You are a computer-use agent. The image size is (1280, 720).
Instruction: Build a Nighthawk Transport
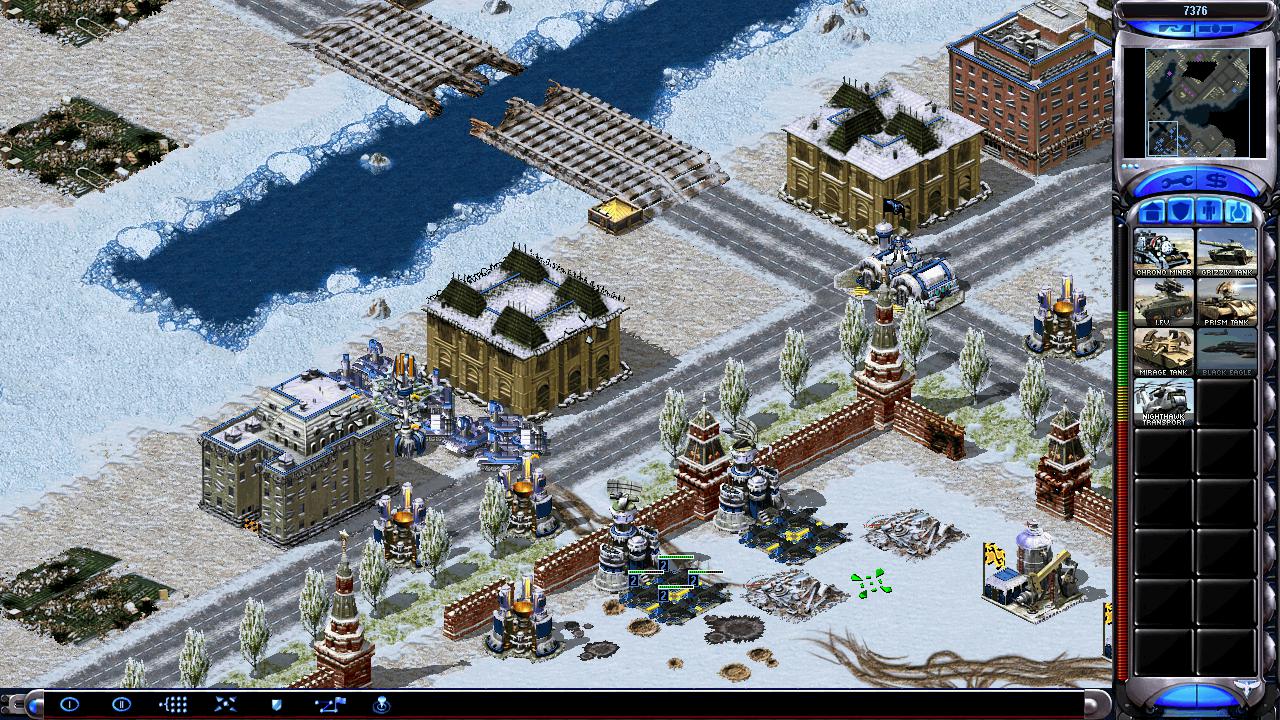coord(1163,402)
